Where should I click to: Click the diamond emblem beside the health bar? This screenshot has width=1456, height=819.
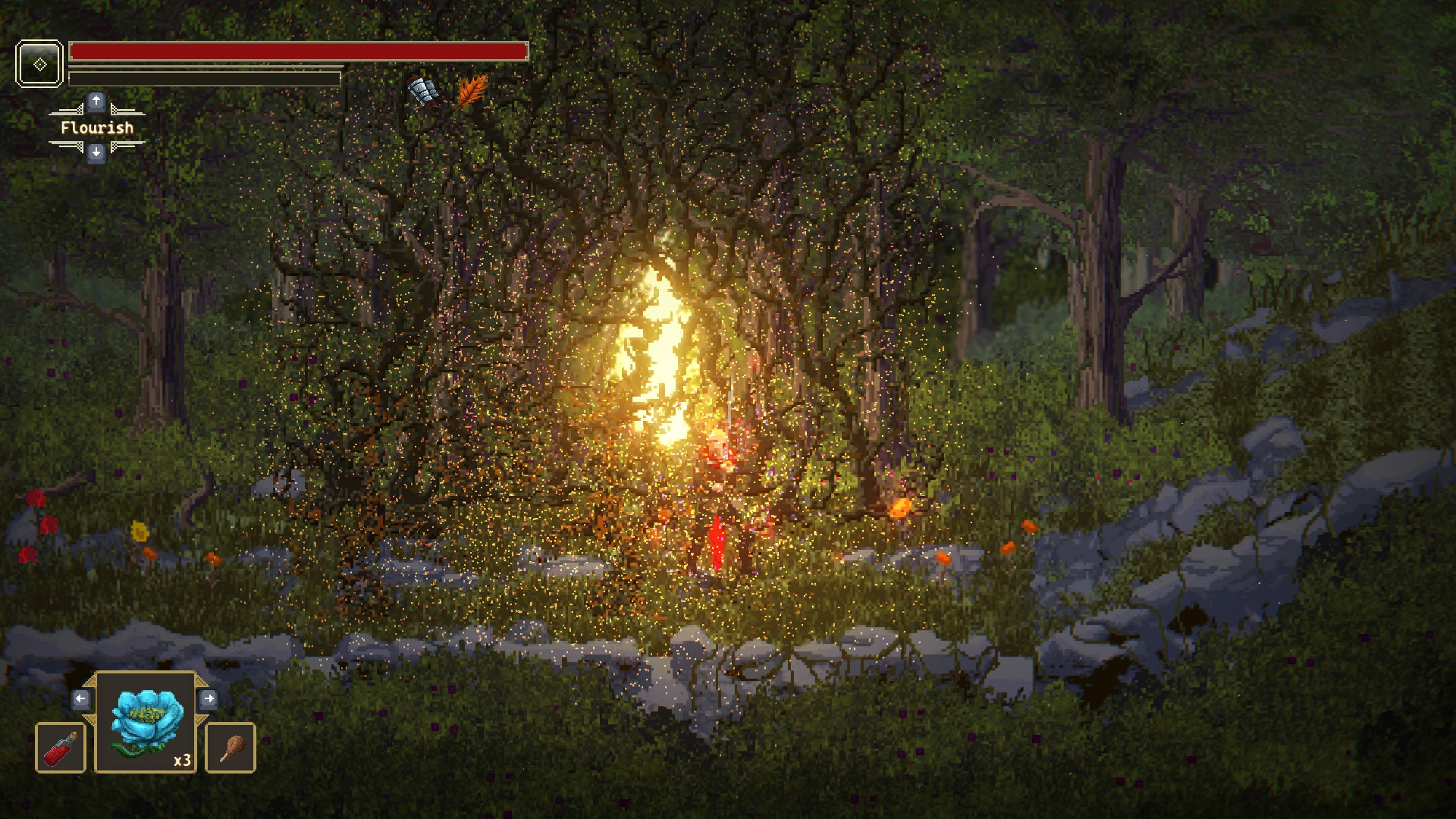[x=39, y=64]
